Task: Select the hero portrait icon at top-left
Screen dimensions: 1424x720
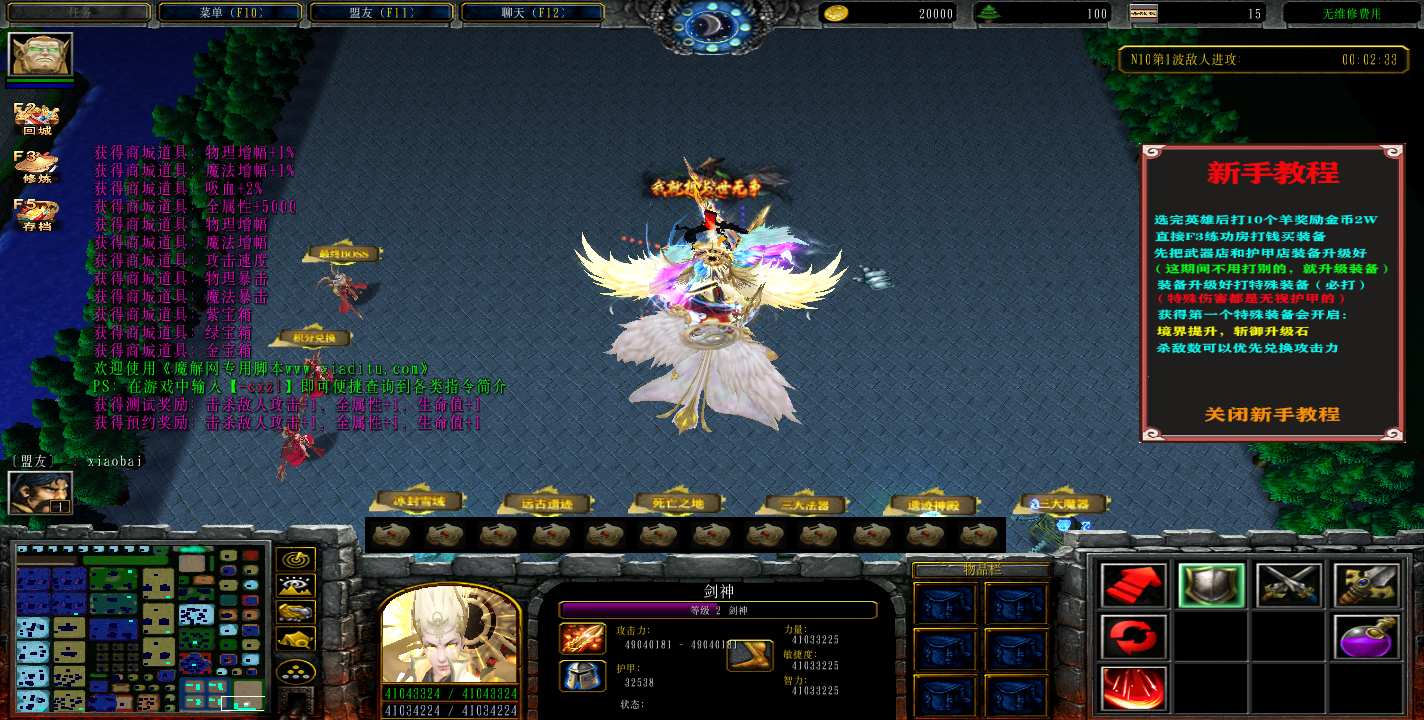Action: pos(40,54)
